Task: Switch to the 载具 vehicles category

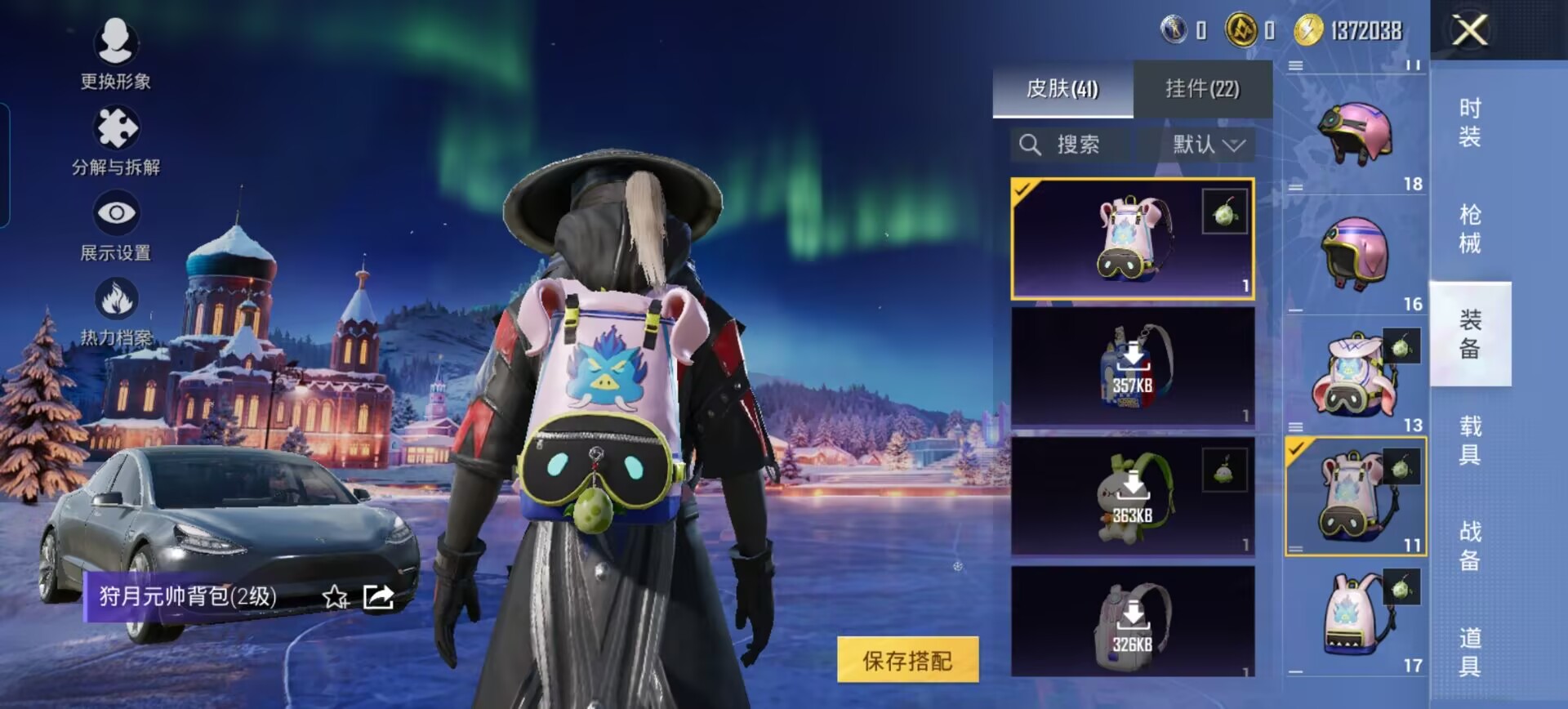Action: (x=1470, y=439)
